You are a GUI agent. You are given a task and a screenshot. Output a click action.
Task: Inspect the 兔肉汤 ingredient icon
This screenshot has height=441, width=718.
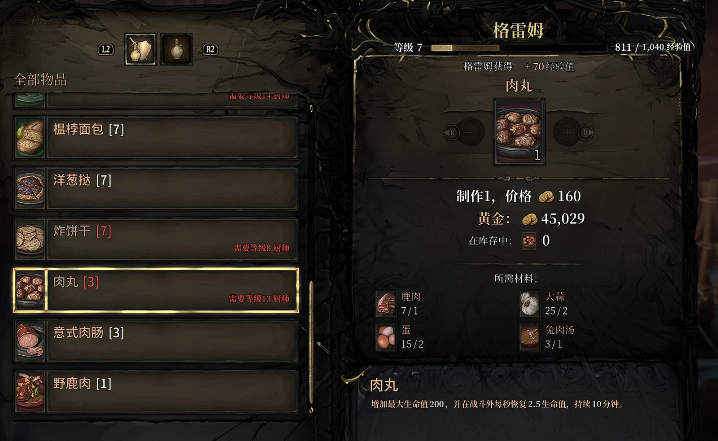[x=530, y=338]
